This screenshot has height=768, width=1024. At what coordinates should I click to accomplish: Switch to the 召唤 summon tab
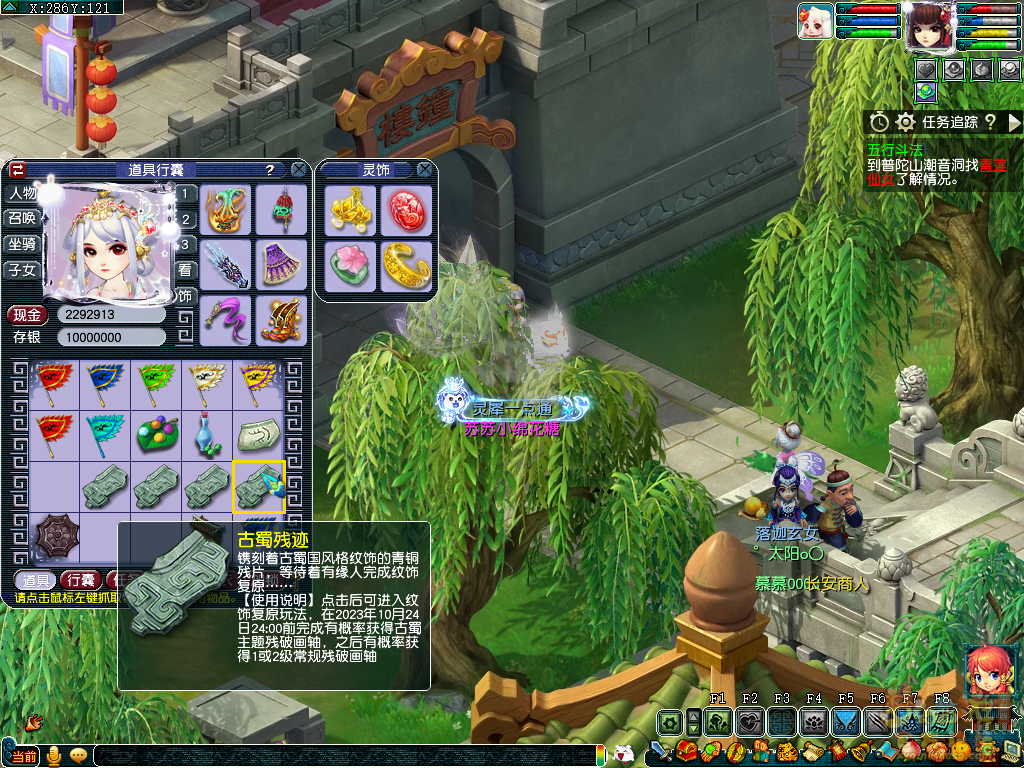pyautogui.click(x=22, y=218)
